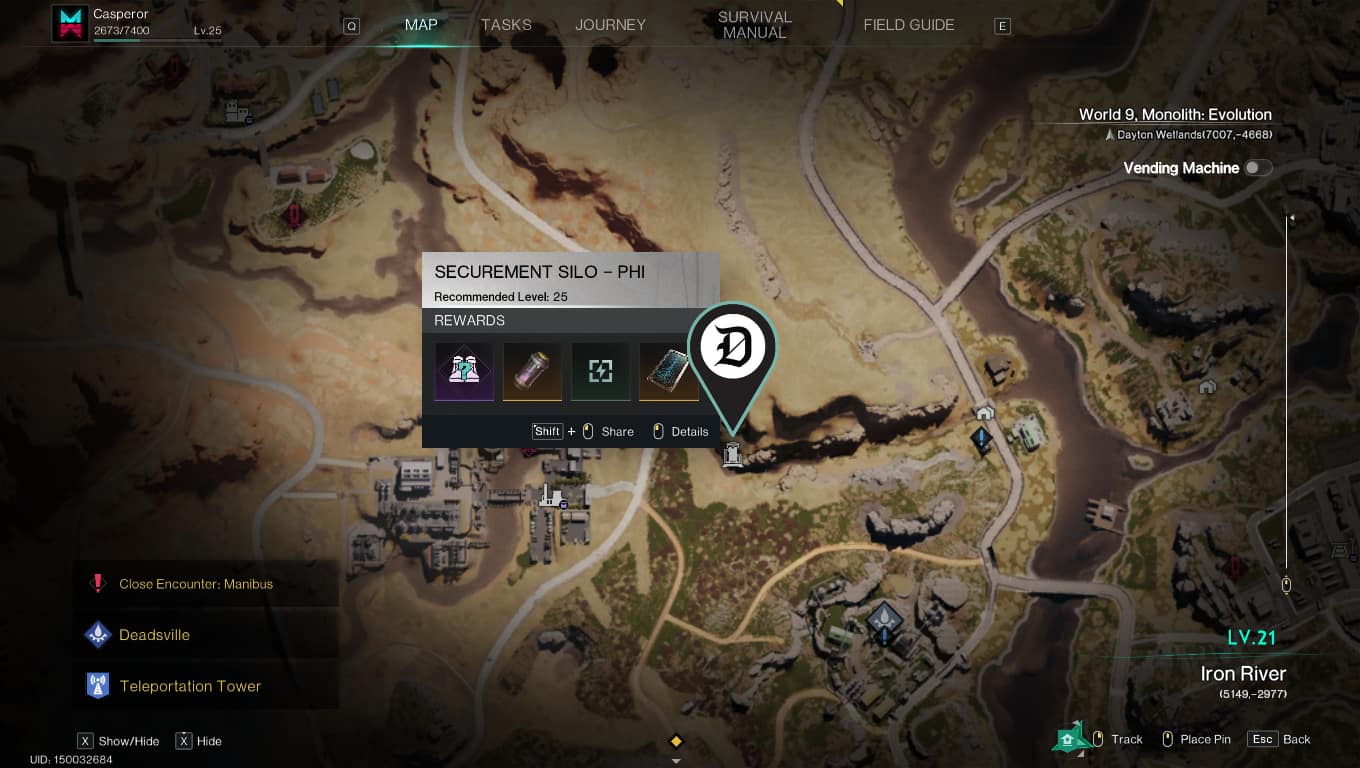The height and width of the screenshot is (768, 1360).
Task: Switch to the Tasks tab
Action: 506,25
